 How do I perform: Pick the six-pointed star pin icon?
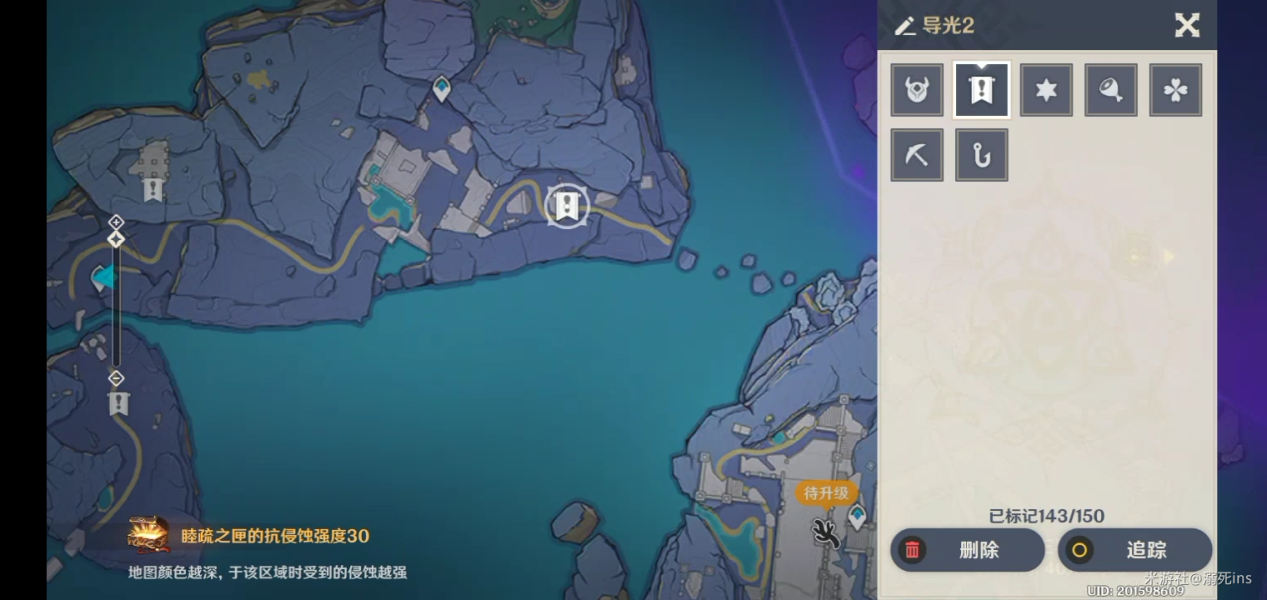coord(1046,90)
